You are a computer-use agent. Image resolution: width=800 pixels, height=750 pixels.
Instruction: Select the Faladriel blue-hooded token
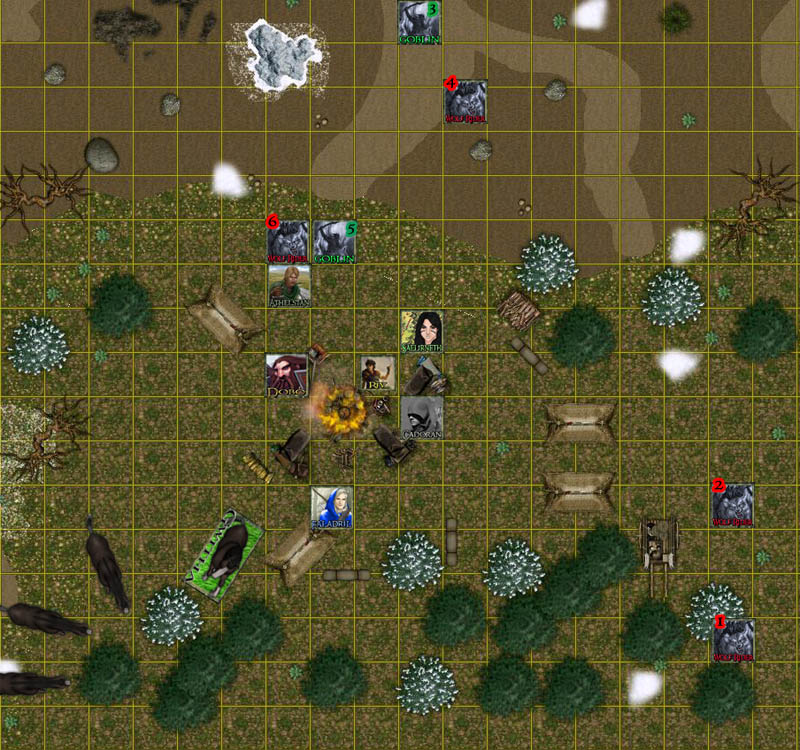[x=331, y=507]
